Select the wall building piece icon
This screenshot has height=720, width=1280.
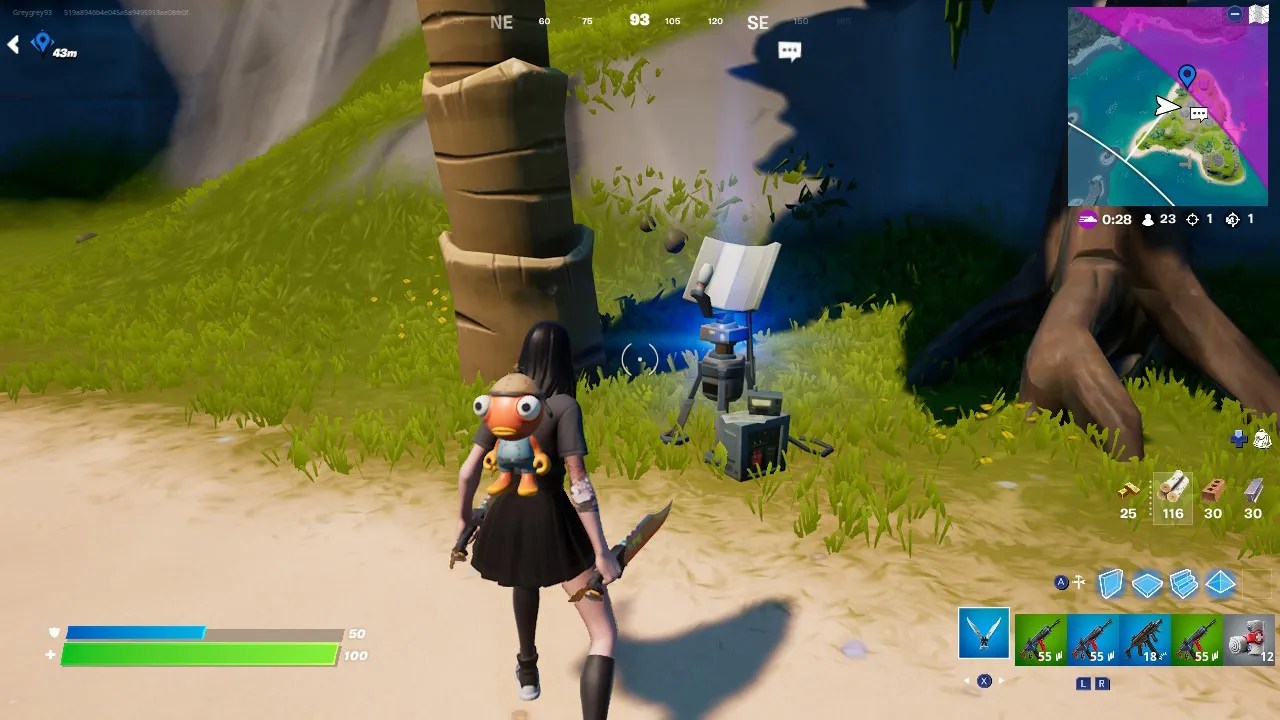pos(1109,585)
